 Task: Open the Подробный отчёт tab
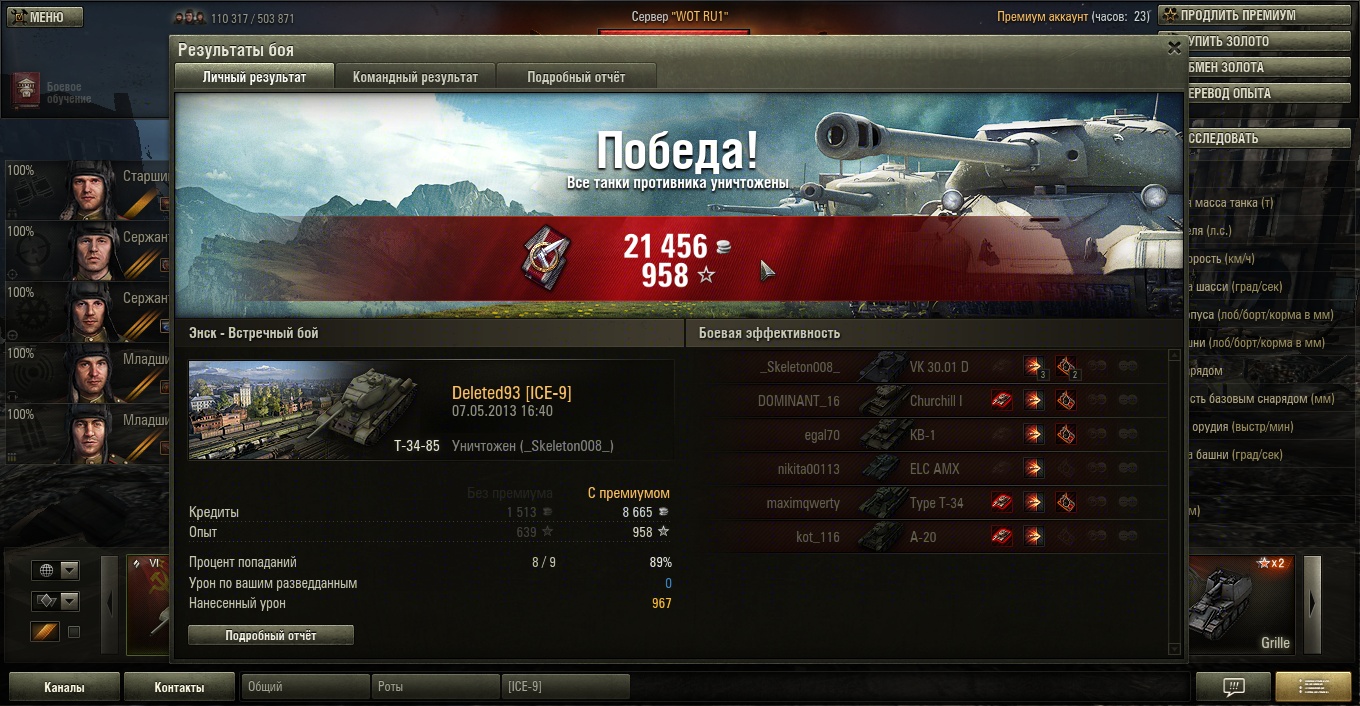(576, 77)
